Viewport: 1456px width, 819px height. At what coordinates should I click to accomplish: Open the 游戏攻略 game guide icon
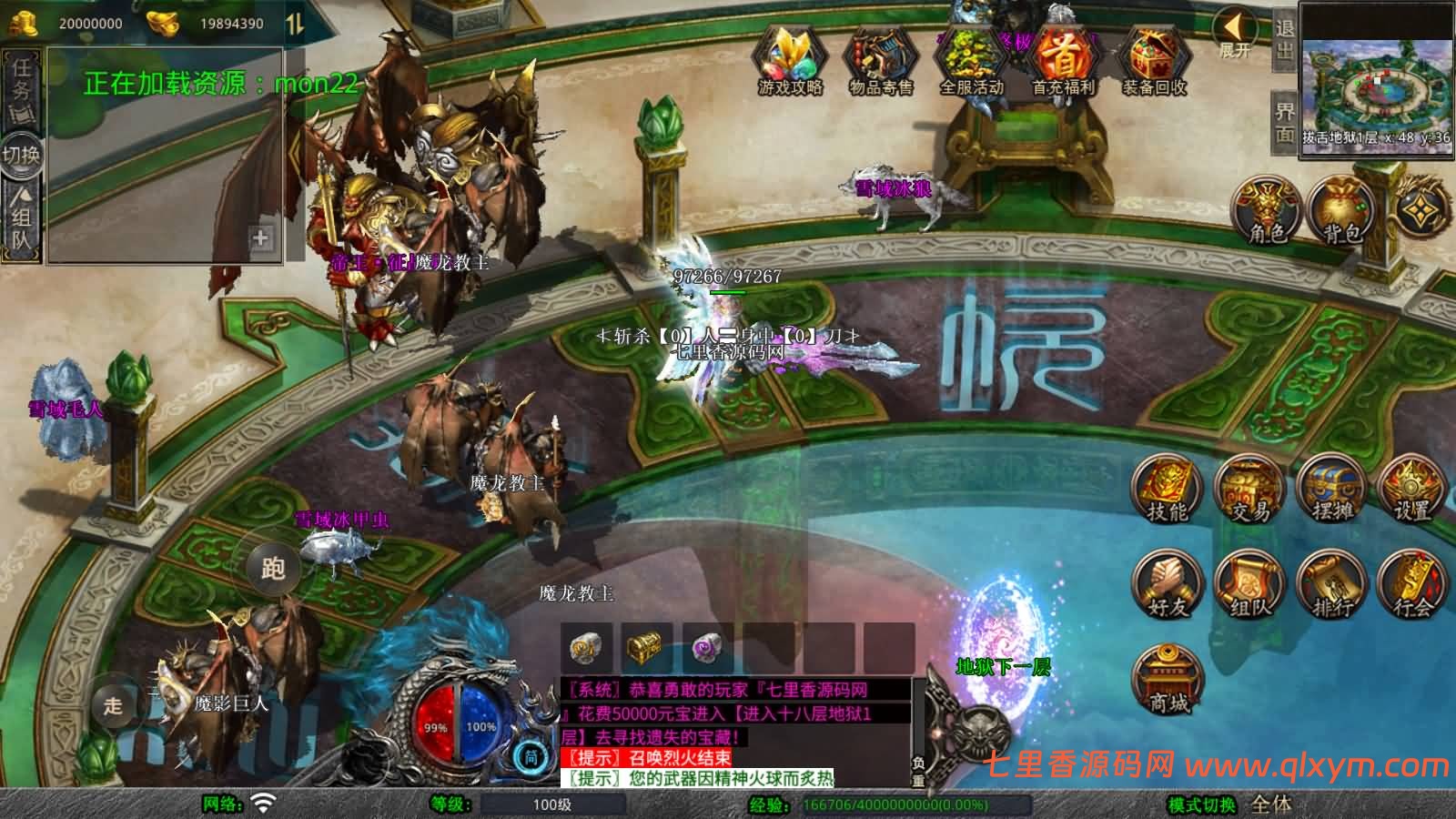point(790,60)
